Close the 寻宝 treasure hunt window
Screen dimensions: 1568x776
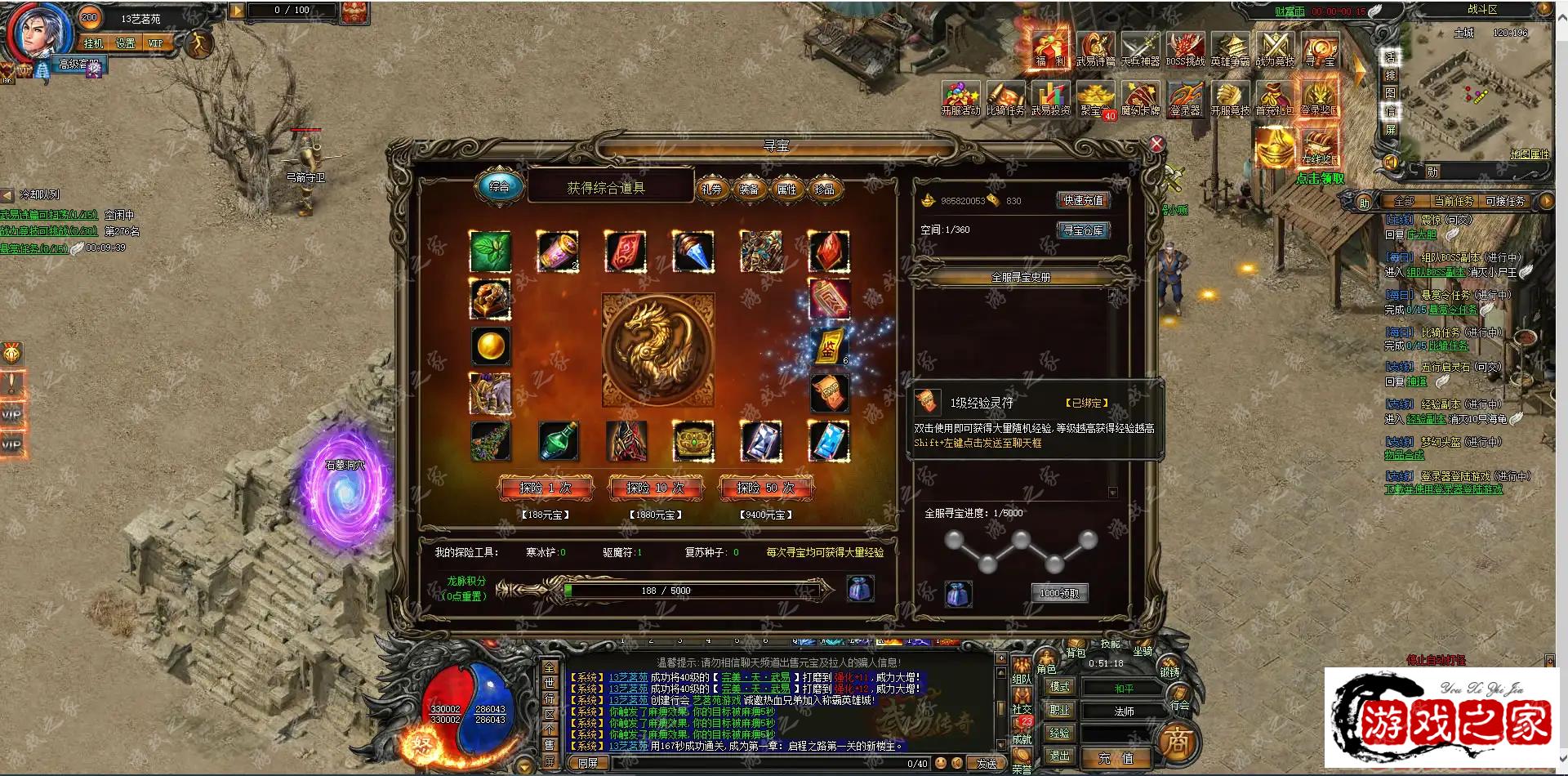tap(1156, 145)
